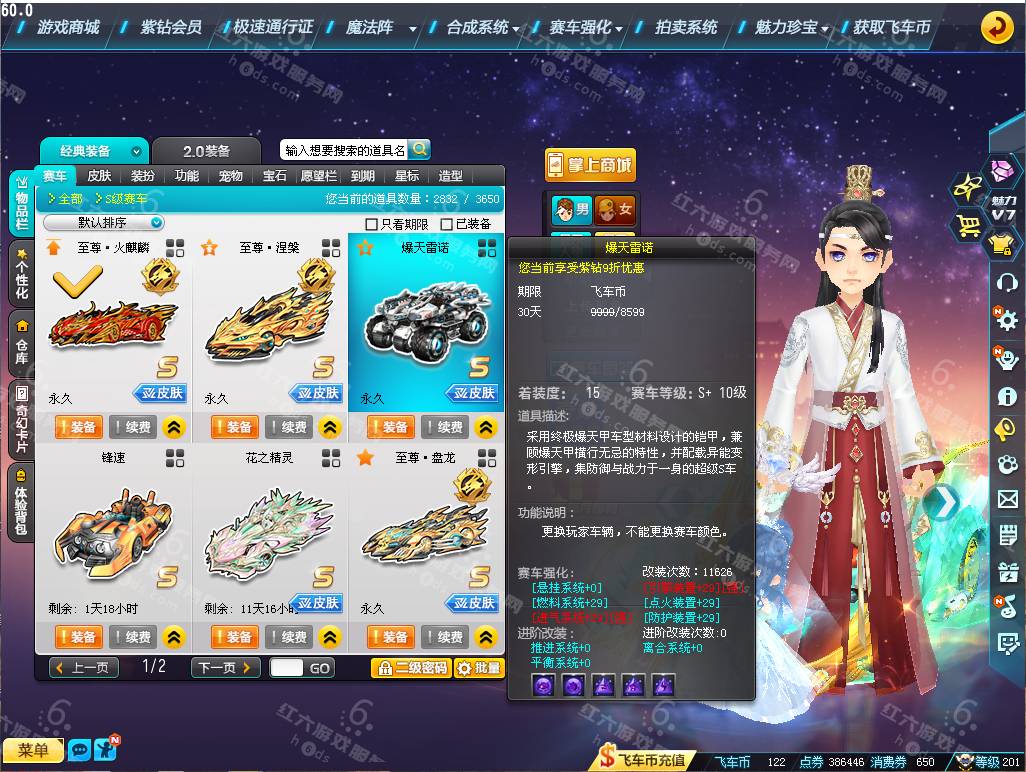1026x772 pixels.
Task: Switch to the 2.0装备 tab
Action: [x=206, y=151]
